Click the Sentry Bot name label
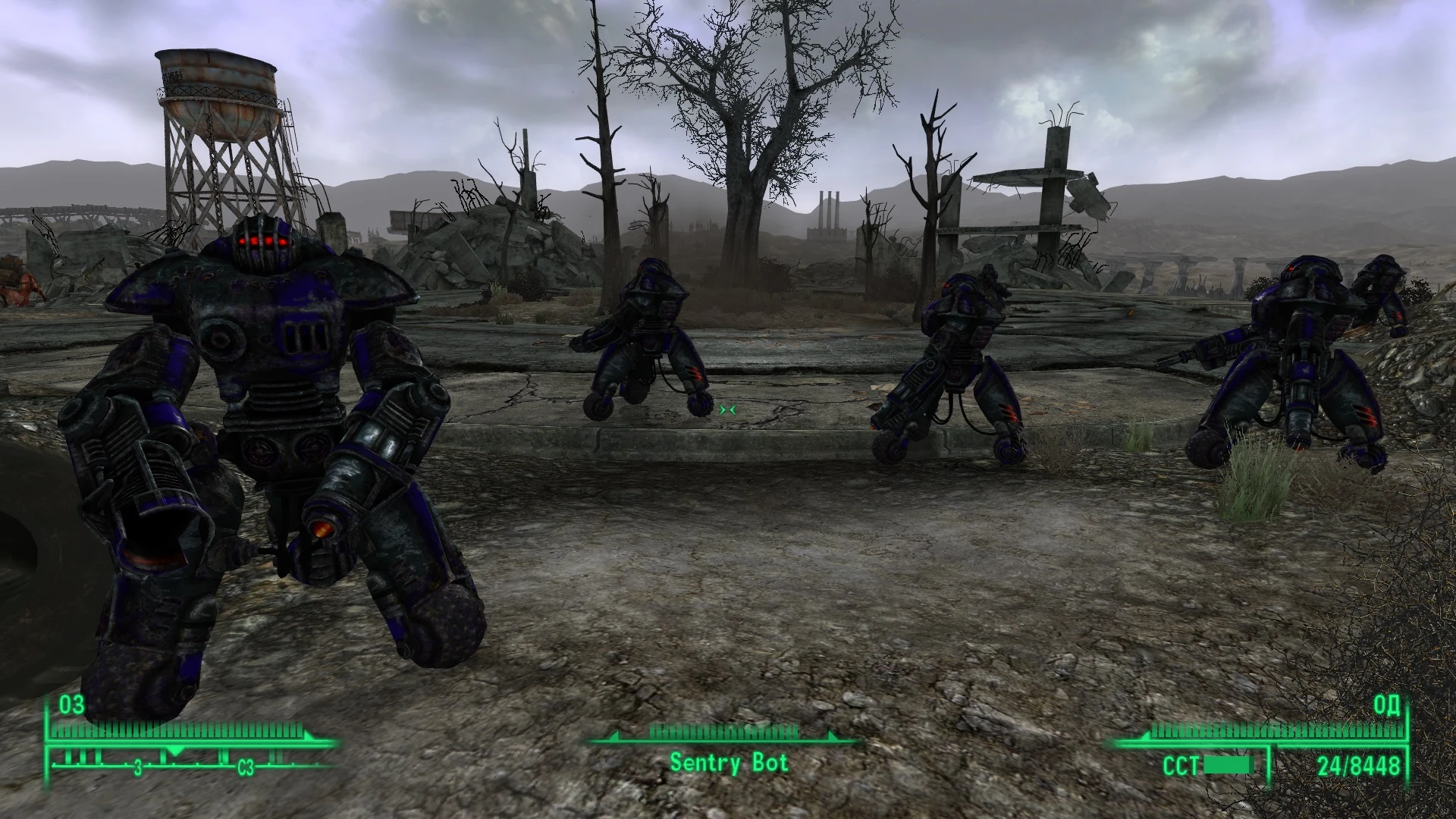Screen dimensions: 1456x819 [728, 763]
